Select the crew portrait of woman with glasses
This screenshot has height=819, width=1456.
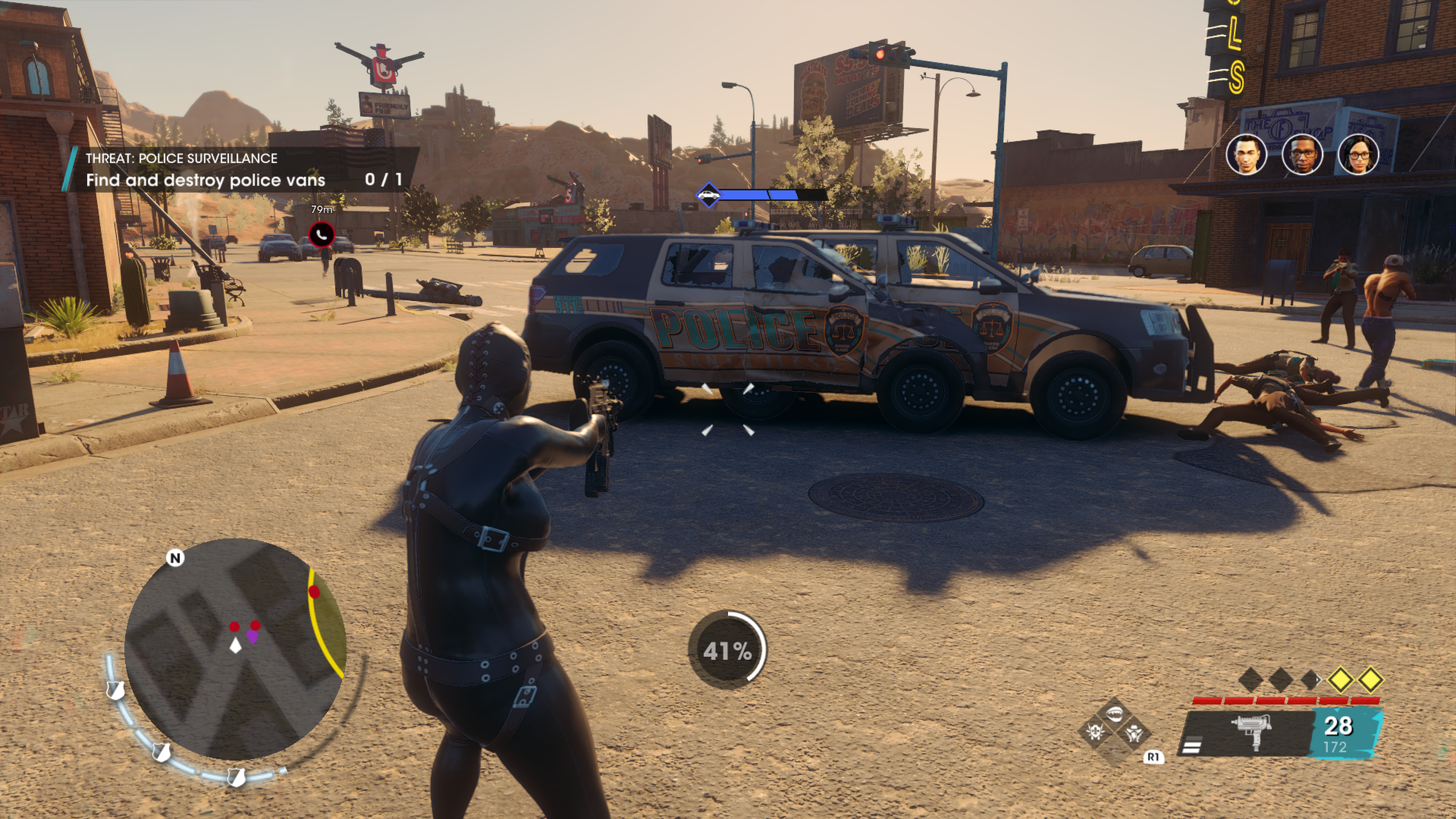coord(1358,154)
